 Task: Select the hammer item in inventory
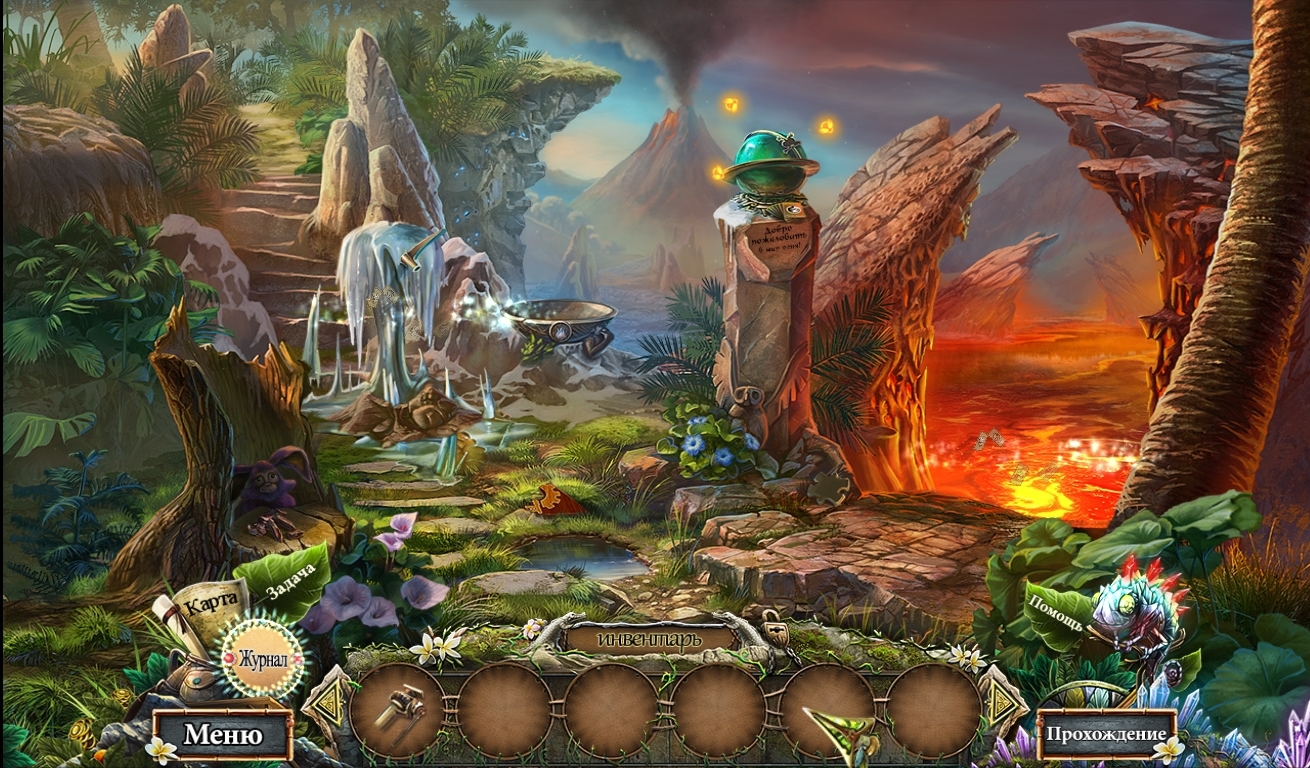pos(399,709)
